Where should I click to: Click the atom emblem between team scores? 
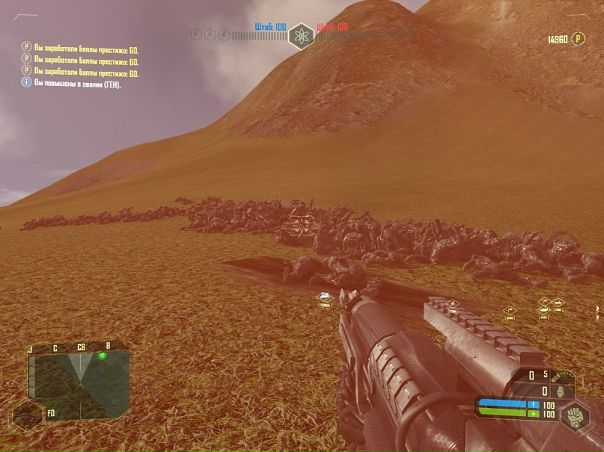[x=301, y=37]
